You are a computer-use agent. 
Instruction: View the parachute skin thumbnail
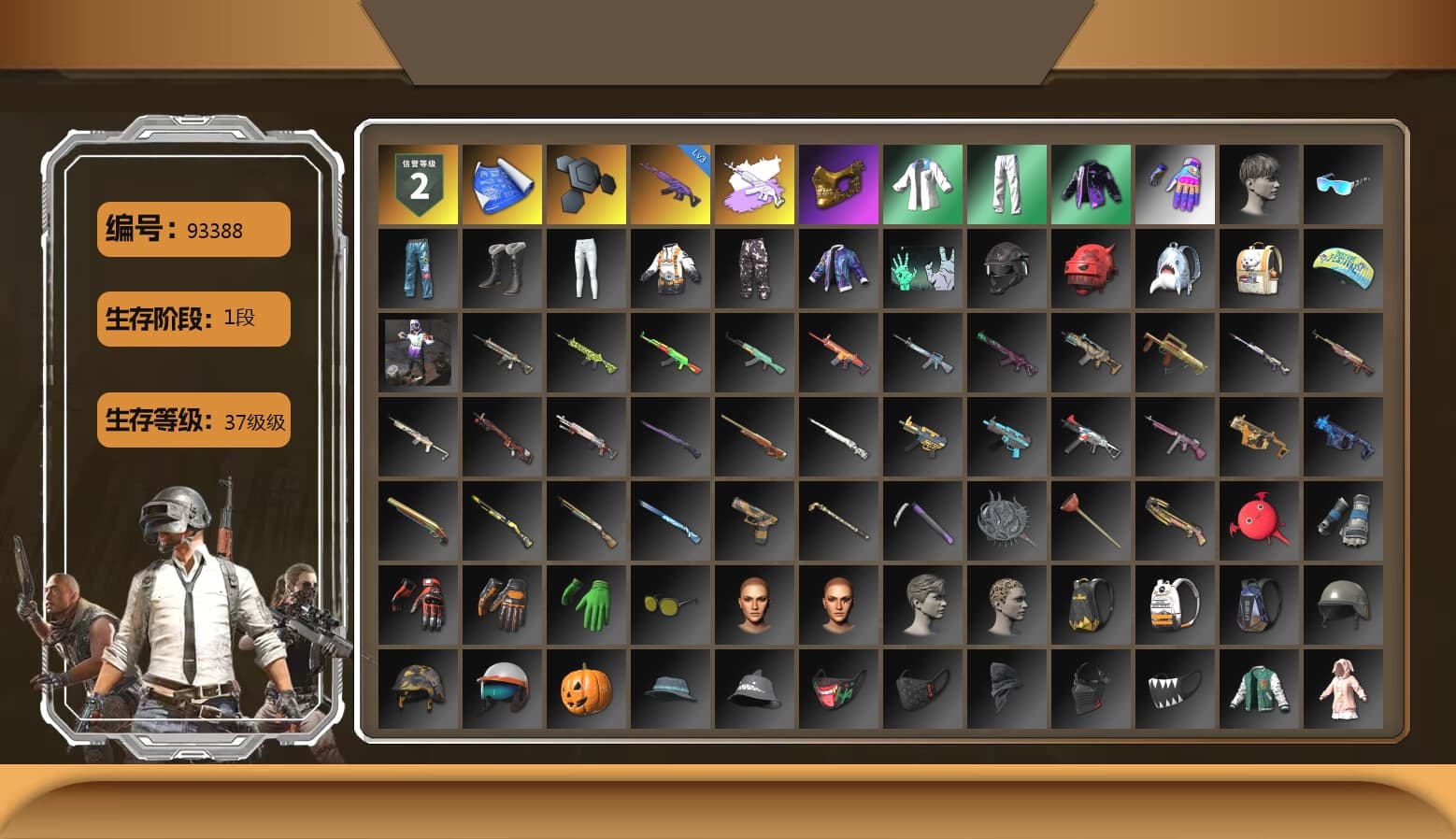[1343, 267]
